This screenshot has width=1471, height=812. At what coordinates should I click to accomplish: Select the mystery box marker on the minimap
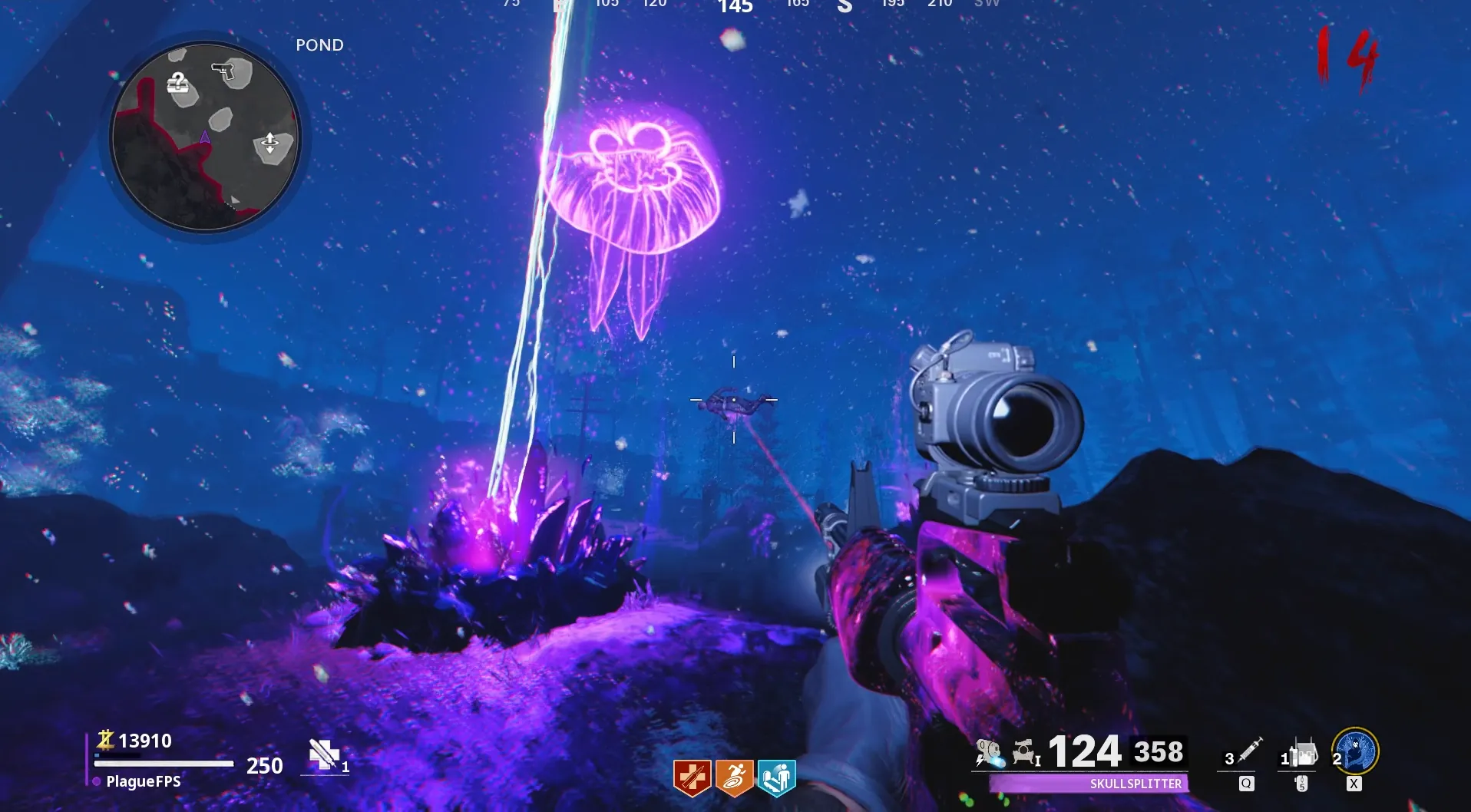(179, 83)
